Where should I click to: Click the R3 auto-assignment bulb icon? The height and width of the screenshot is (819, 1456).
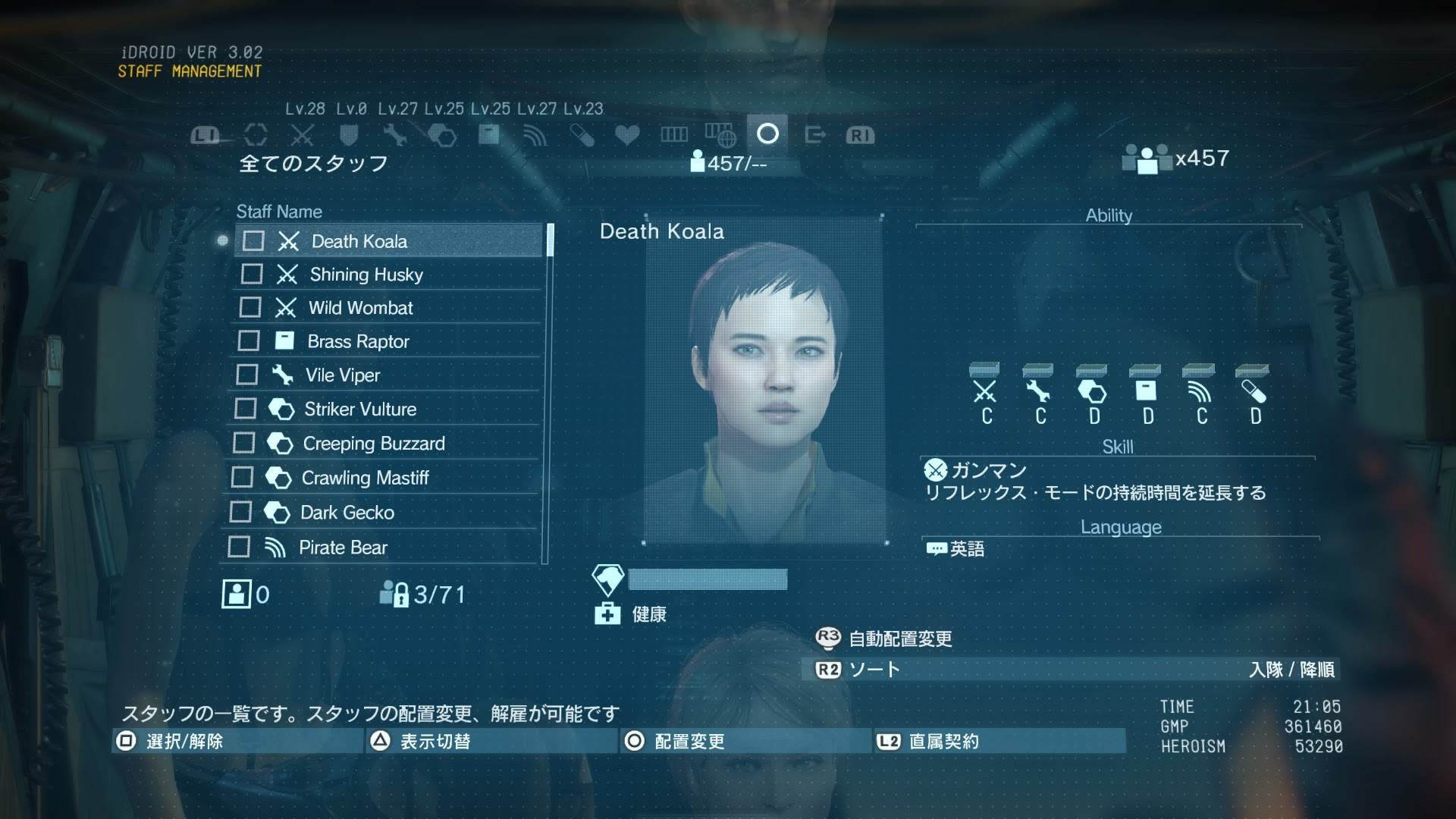click(827, 639)
